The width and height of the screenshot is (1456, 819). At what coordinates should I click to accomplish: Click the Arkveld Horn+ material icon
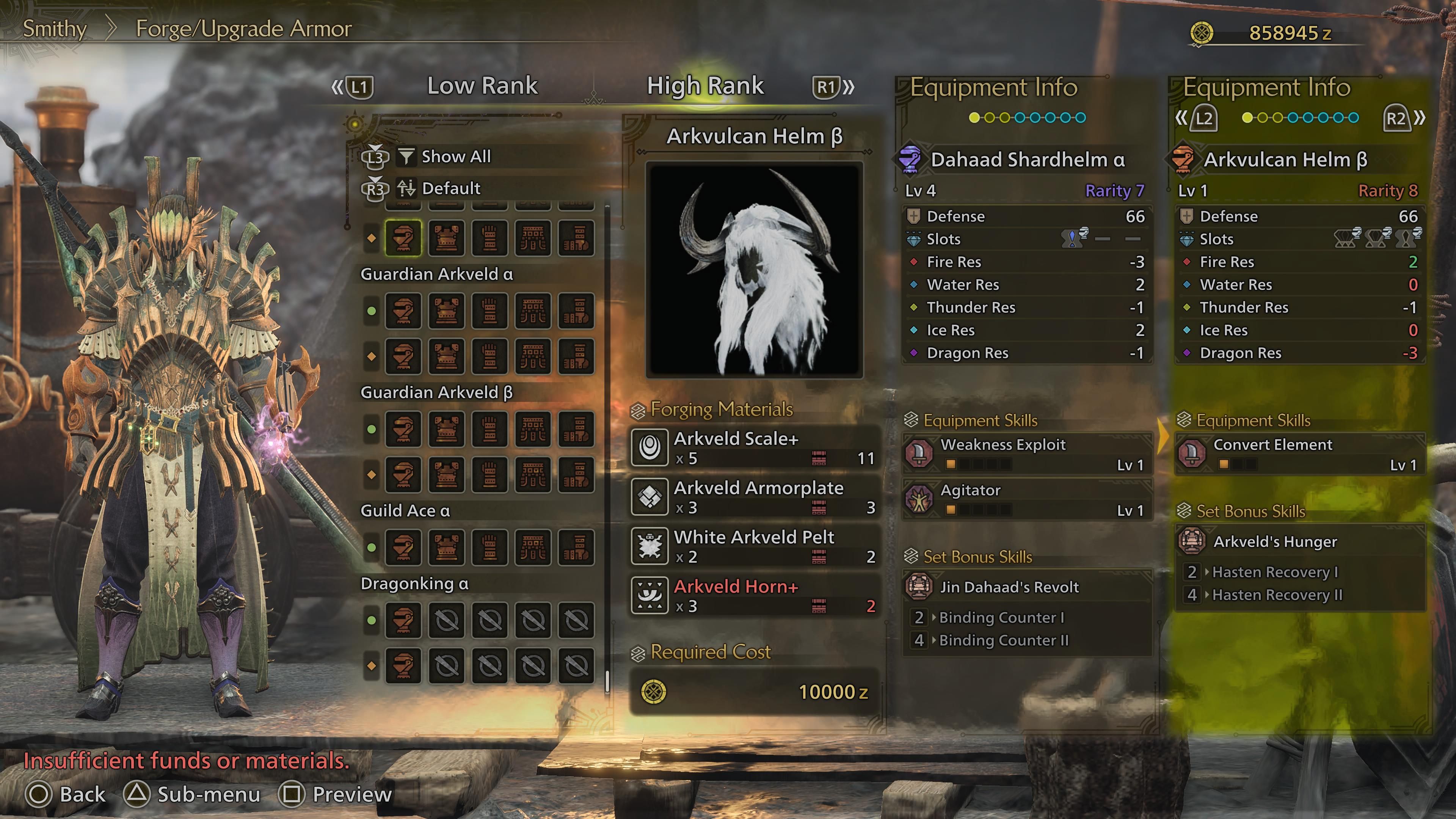(651, 595)
